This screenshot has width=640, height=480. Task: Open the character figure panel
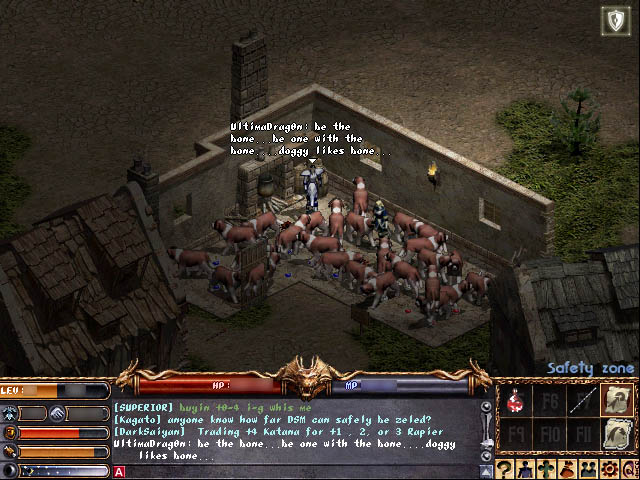coord(526,468)
